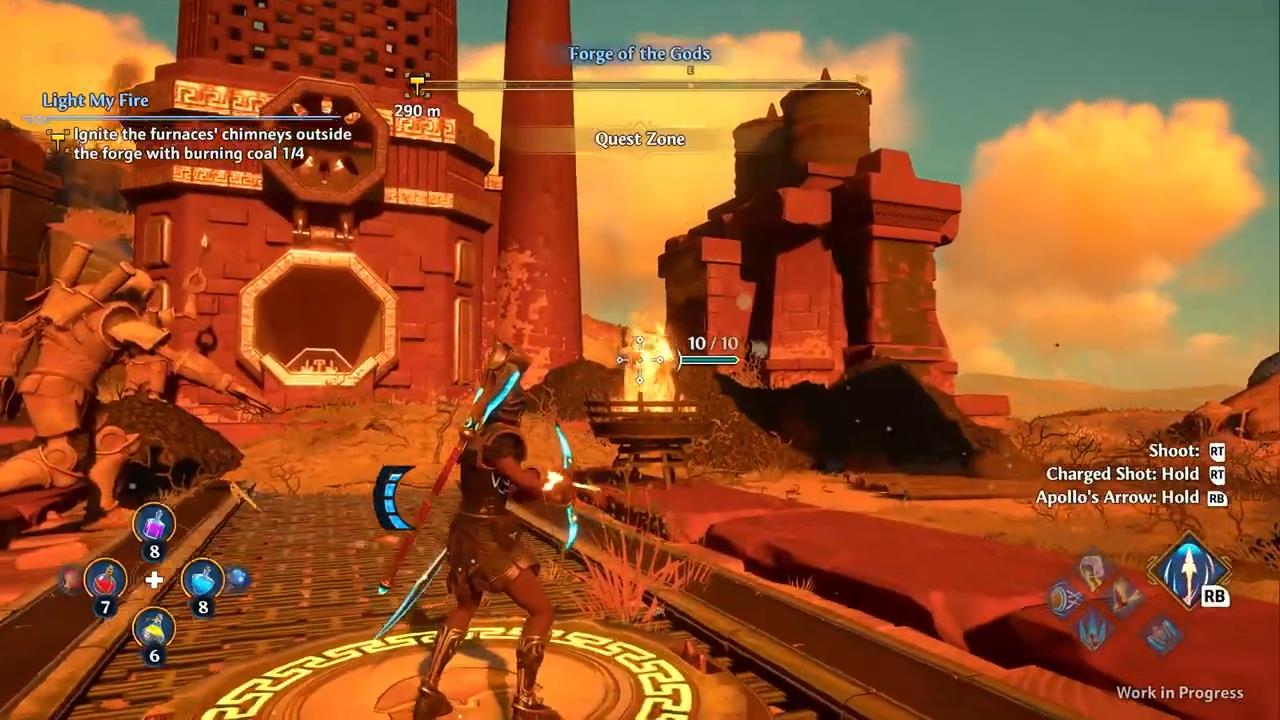Click the hammer quest marker on compass
The width and height of the screenshot is (1280, 720).
tap(417, 86)
